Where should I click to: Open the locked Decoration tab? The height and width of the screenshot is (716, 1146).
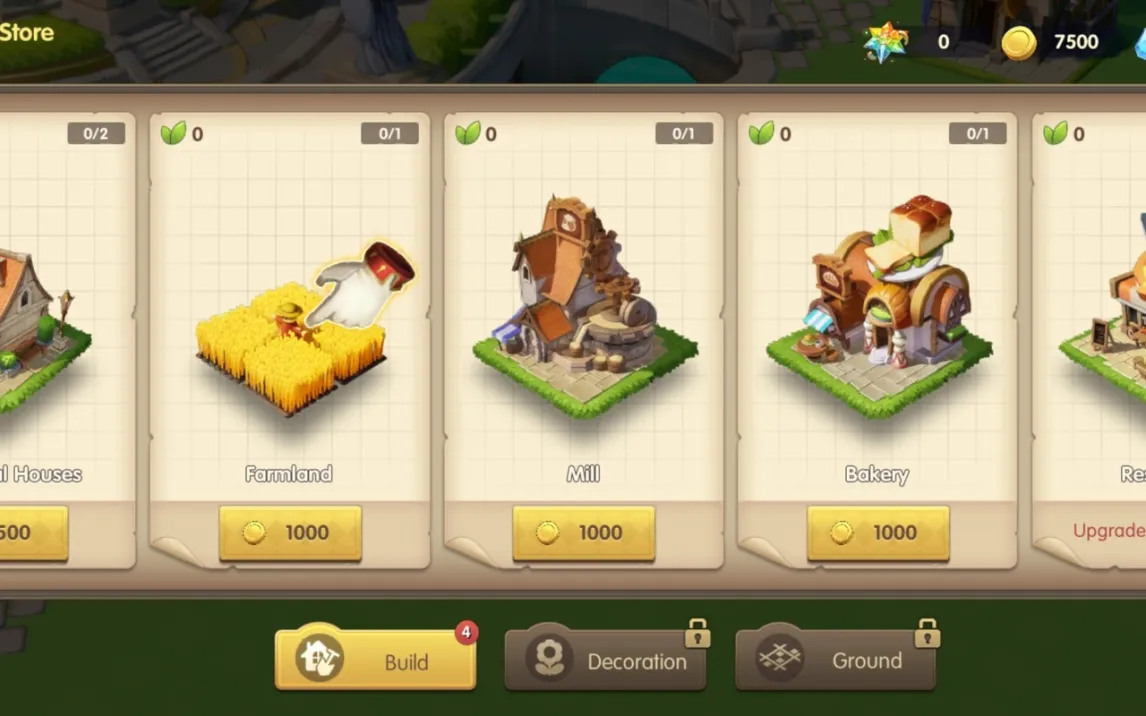[x=605, y=660]
